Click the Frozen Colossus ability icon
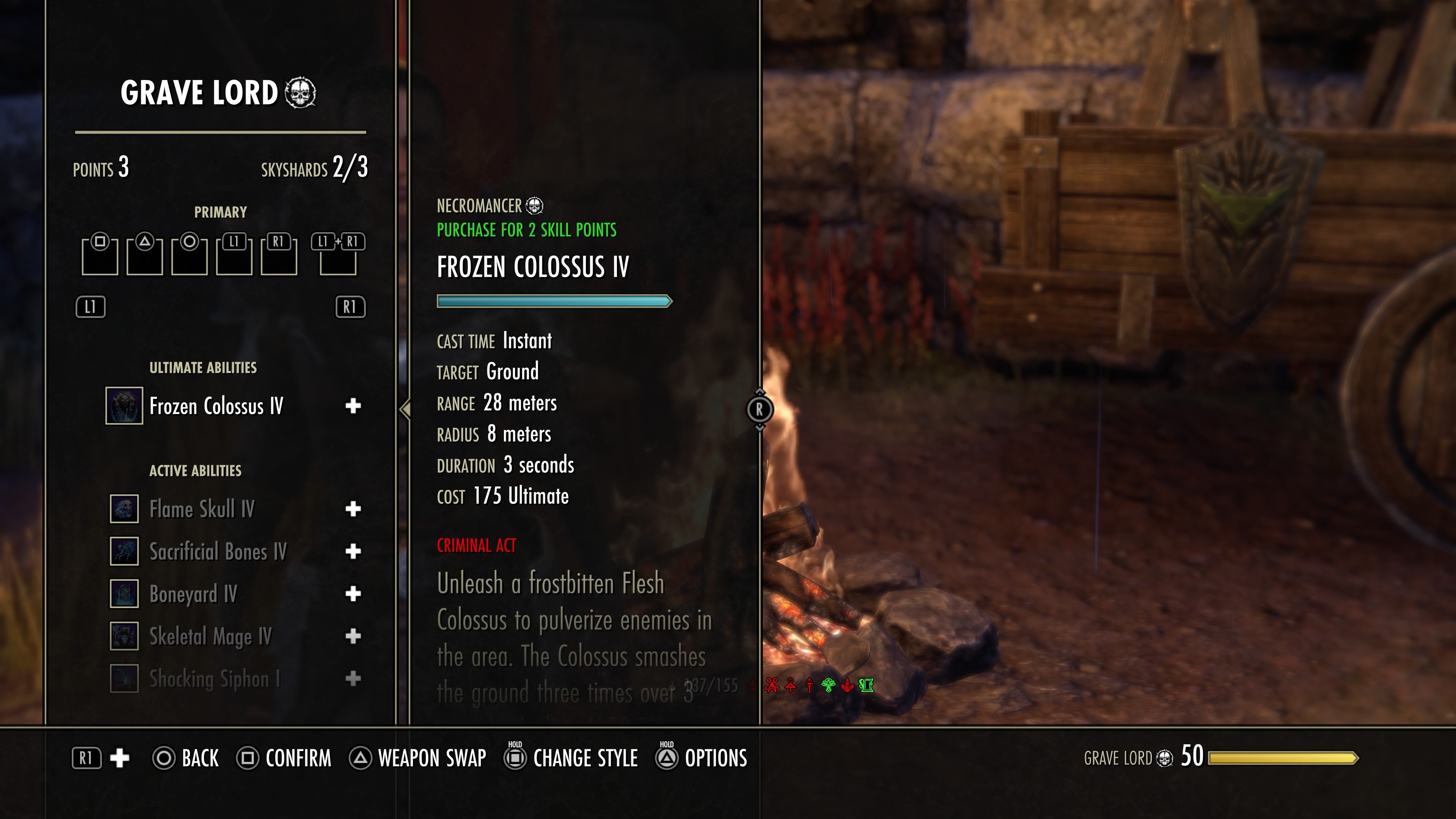The height and width of the screenshot is (819, 1456). 124,406
